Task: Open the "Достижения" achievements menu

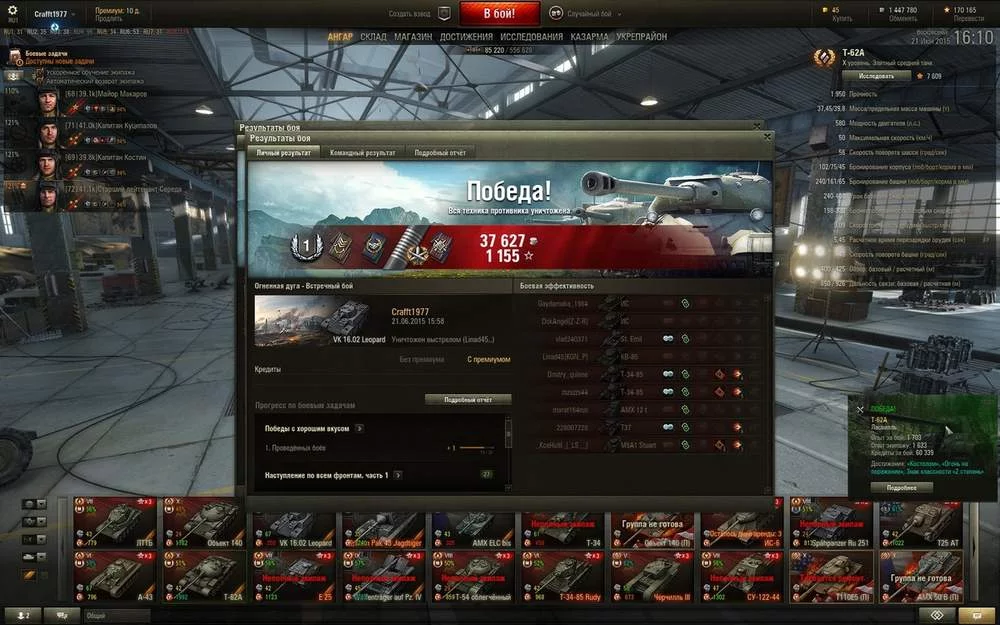Action: [x=465, y=37]
